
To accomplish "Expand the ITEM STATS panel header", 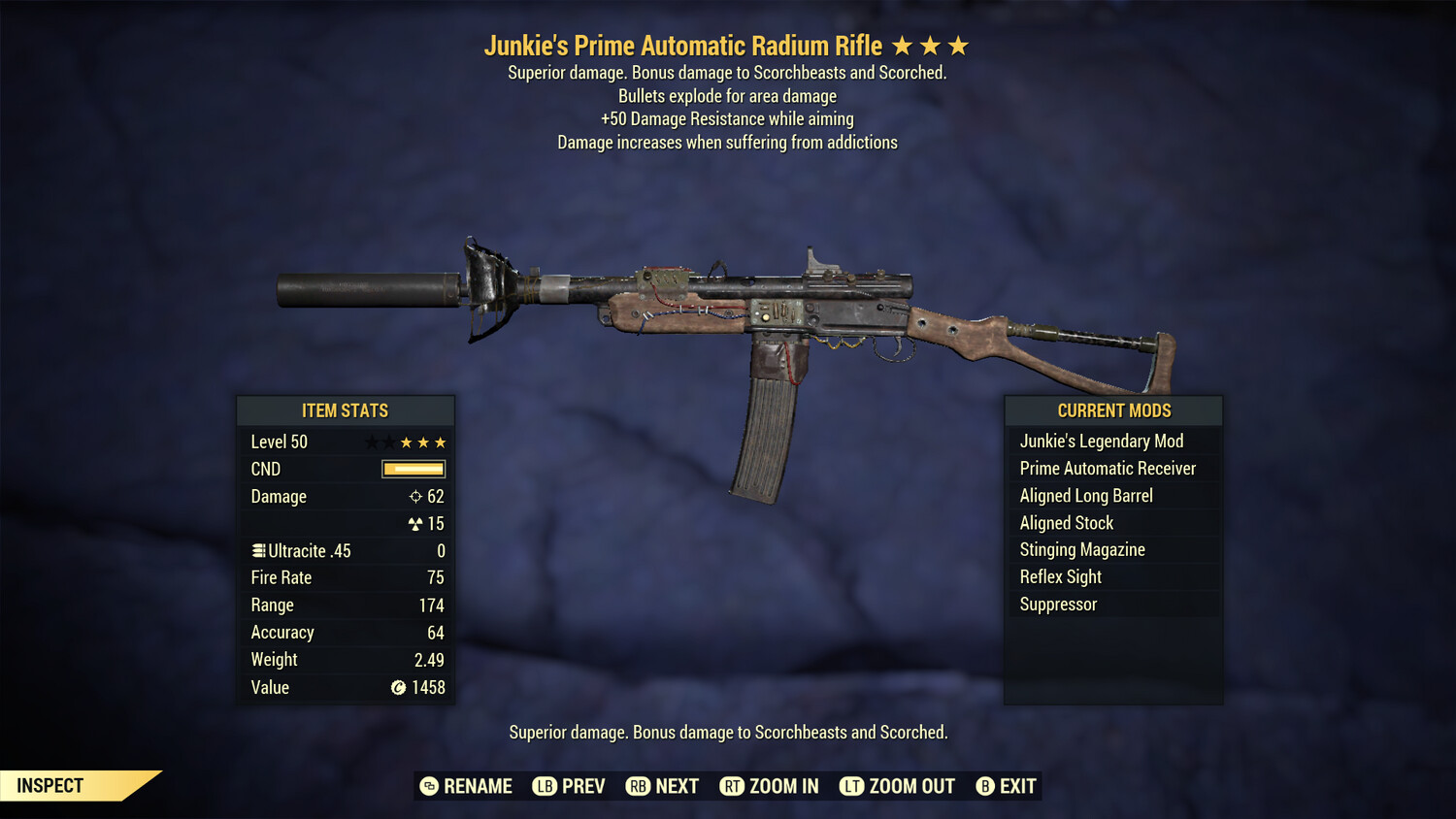I will [346, 410].
